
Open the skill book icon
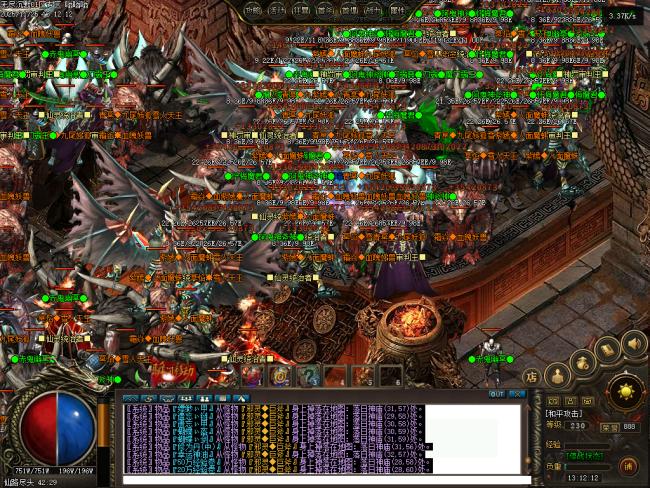pos(607,350)
